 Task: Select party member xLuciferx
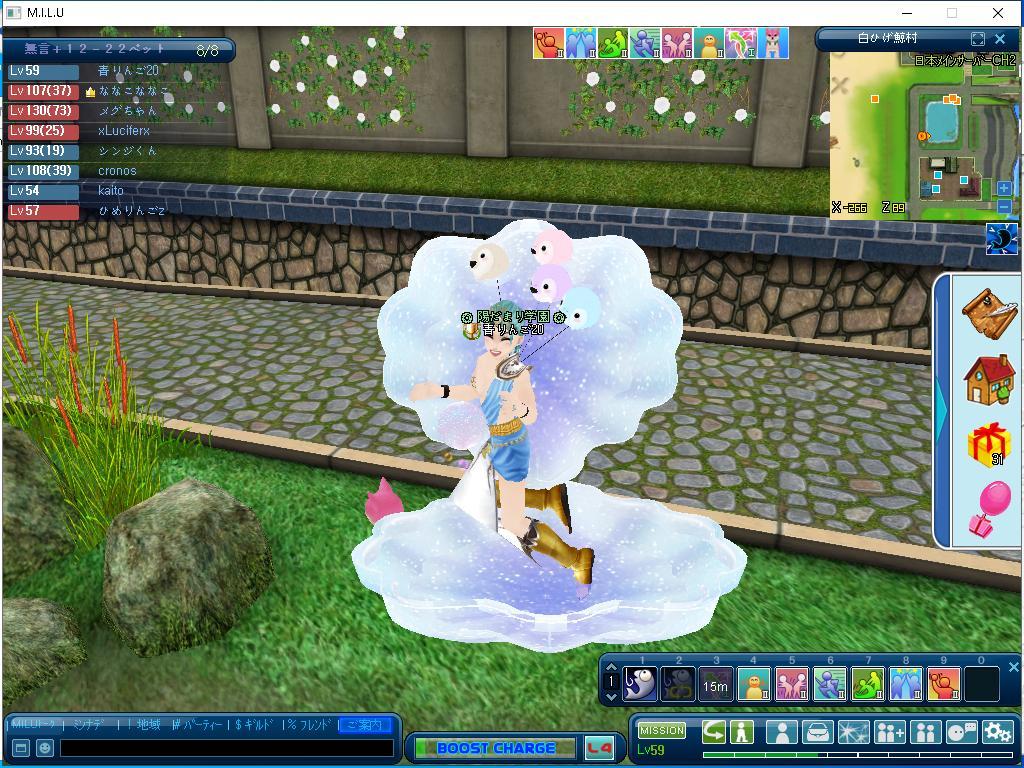[x=123, y=131]
